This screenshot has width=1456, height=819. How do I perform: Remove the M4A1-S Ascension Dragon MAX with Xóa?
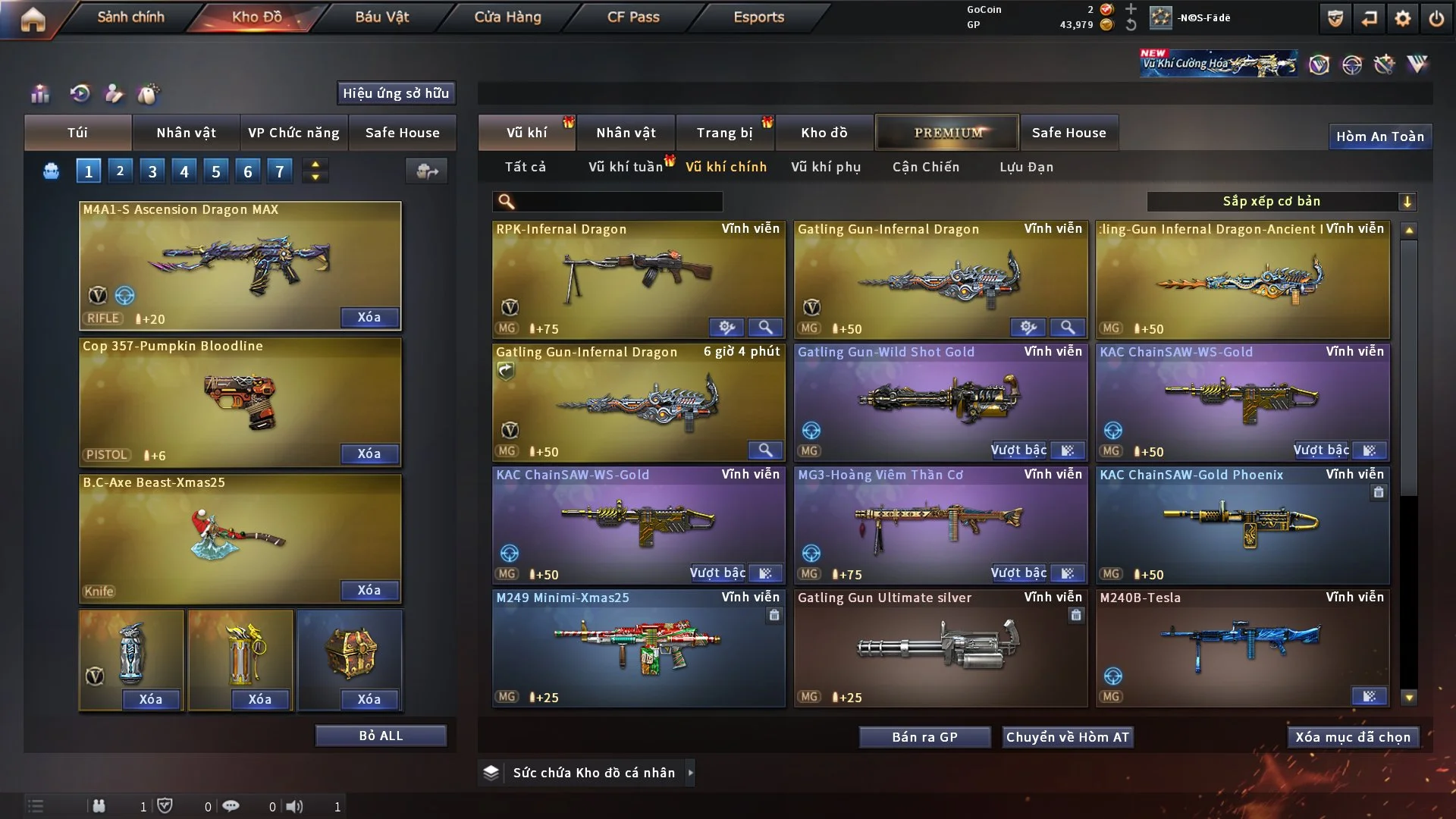click(369, 318)
